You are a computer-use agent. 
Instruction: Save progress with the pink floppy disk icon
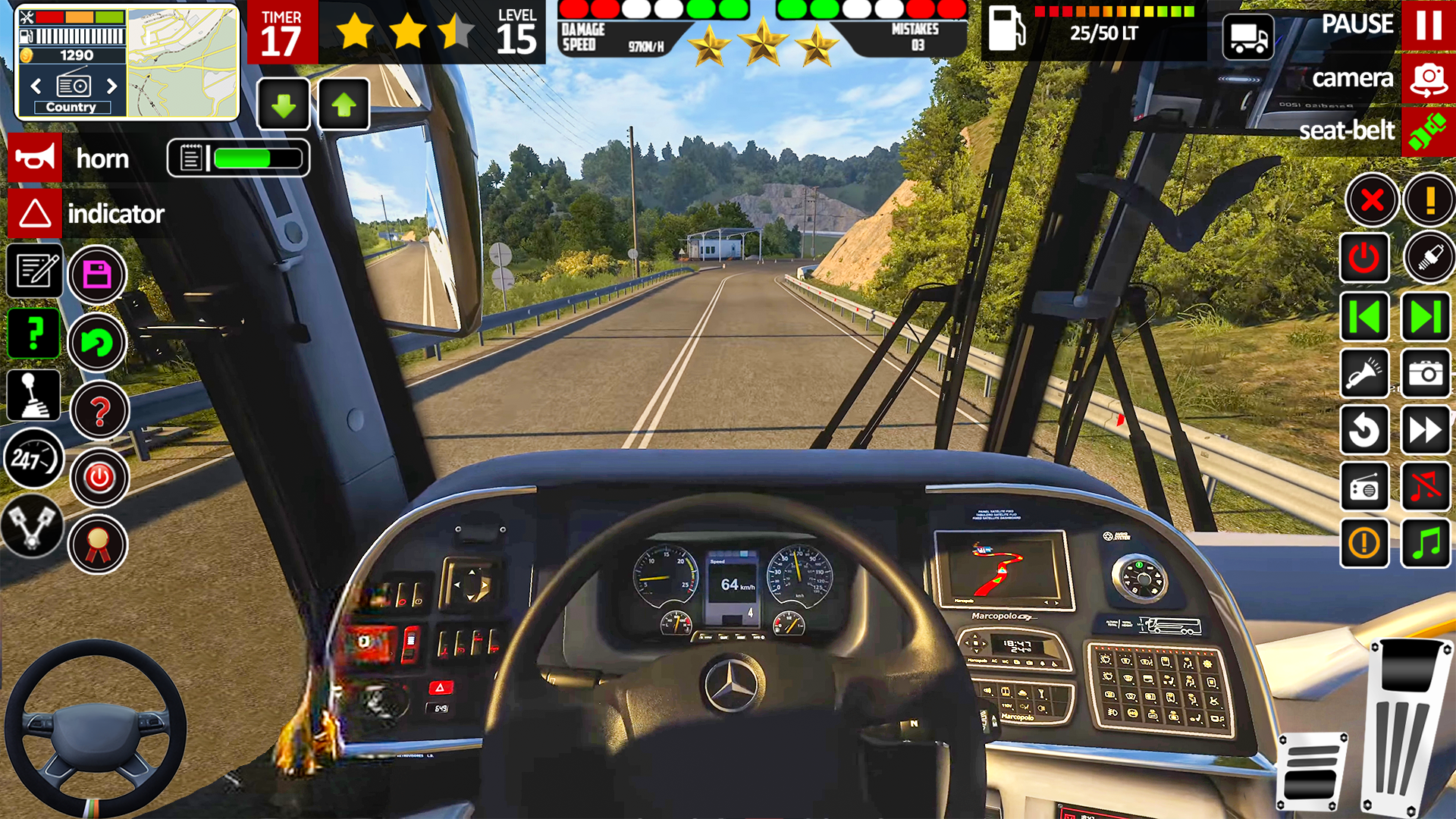[x=97, y=275]
